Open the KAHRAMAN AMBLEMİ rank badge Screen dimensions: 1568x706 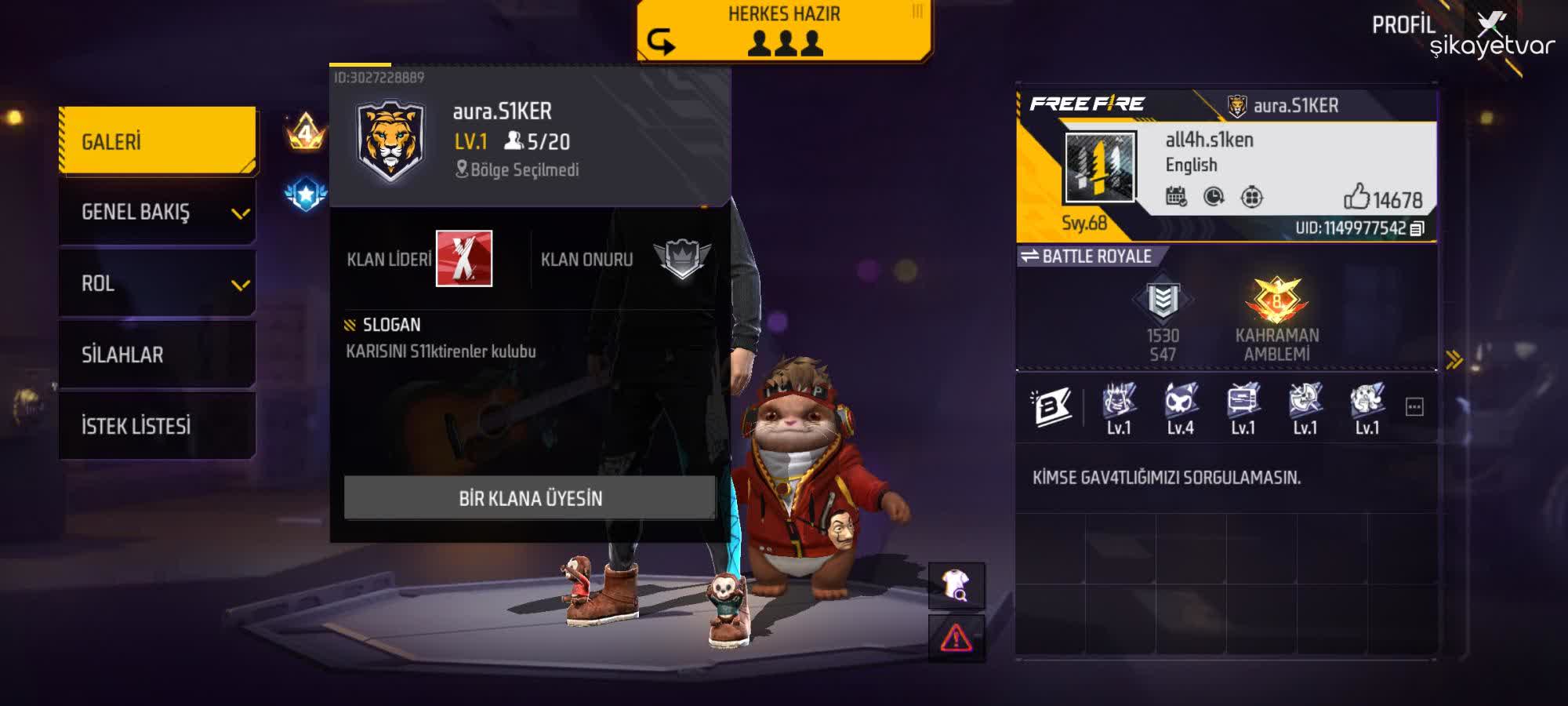[x=1276, y=301]
